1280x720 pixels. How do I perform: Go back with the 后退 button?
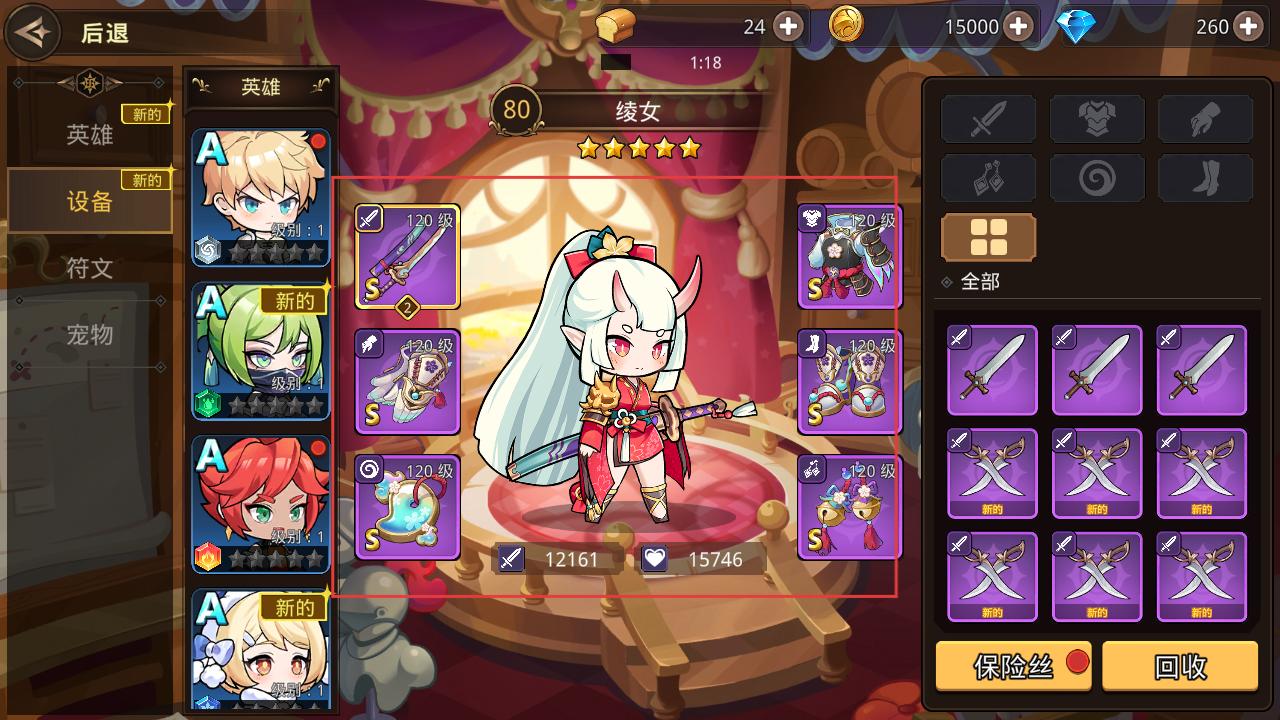click(x=70, y=33)
